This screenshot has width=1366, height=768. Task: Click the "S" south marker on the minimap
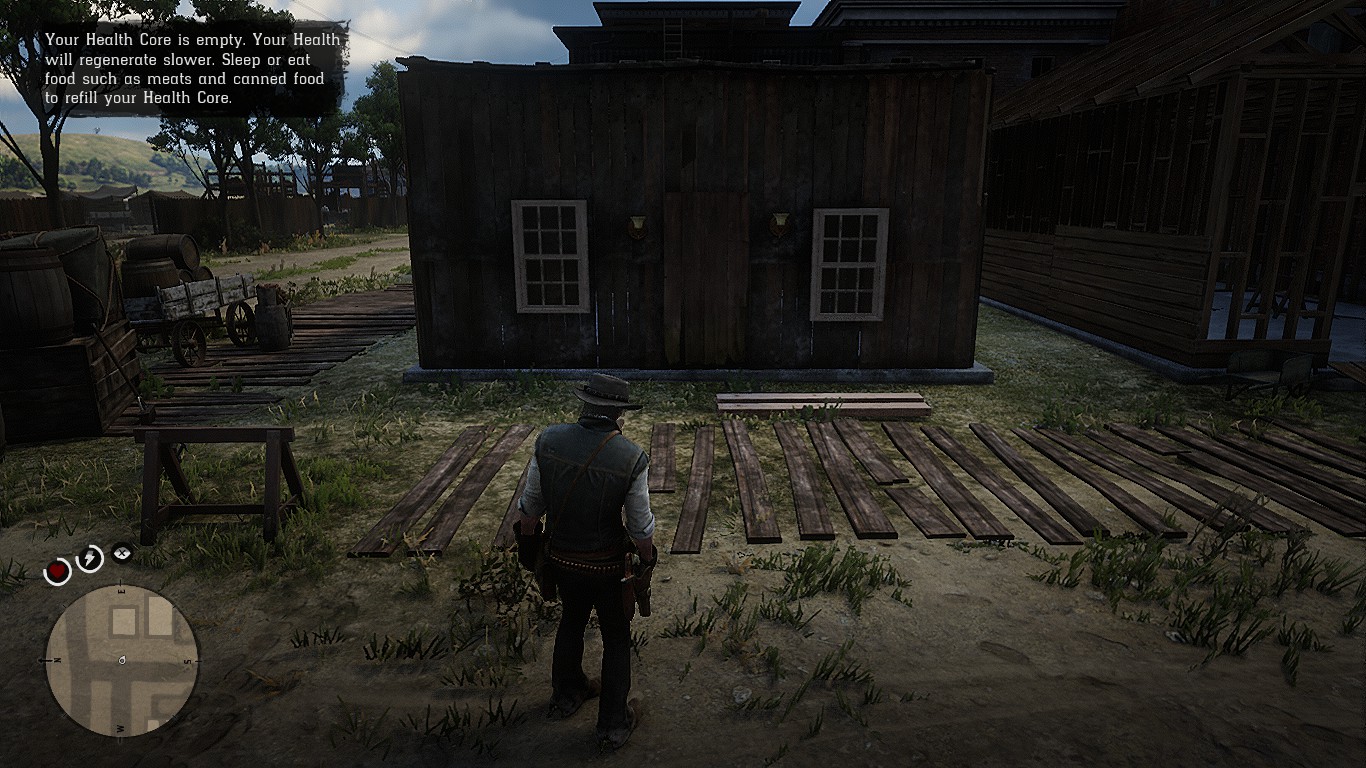tap(190, 660)
